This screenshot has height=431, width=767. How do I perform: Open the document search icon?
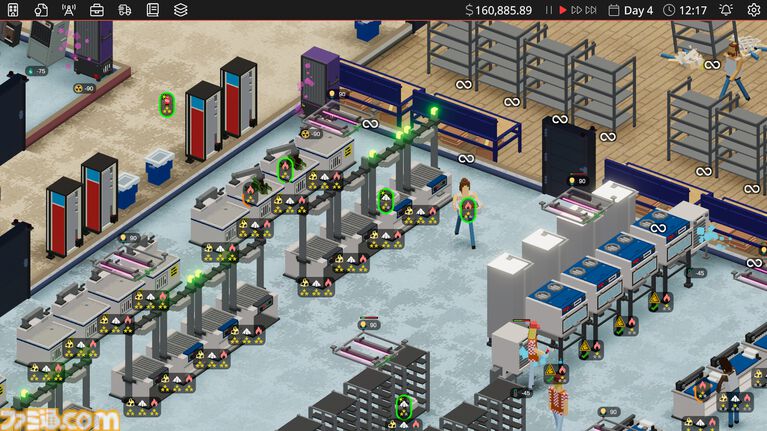pyautogui.click(x=41, y=10)
